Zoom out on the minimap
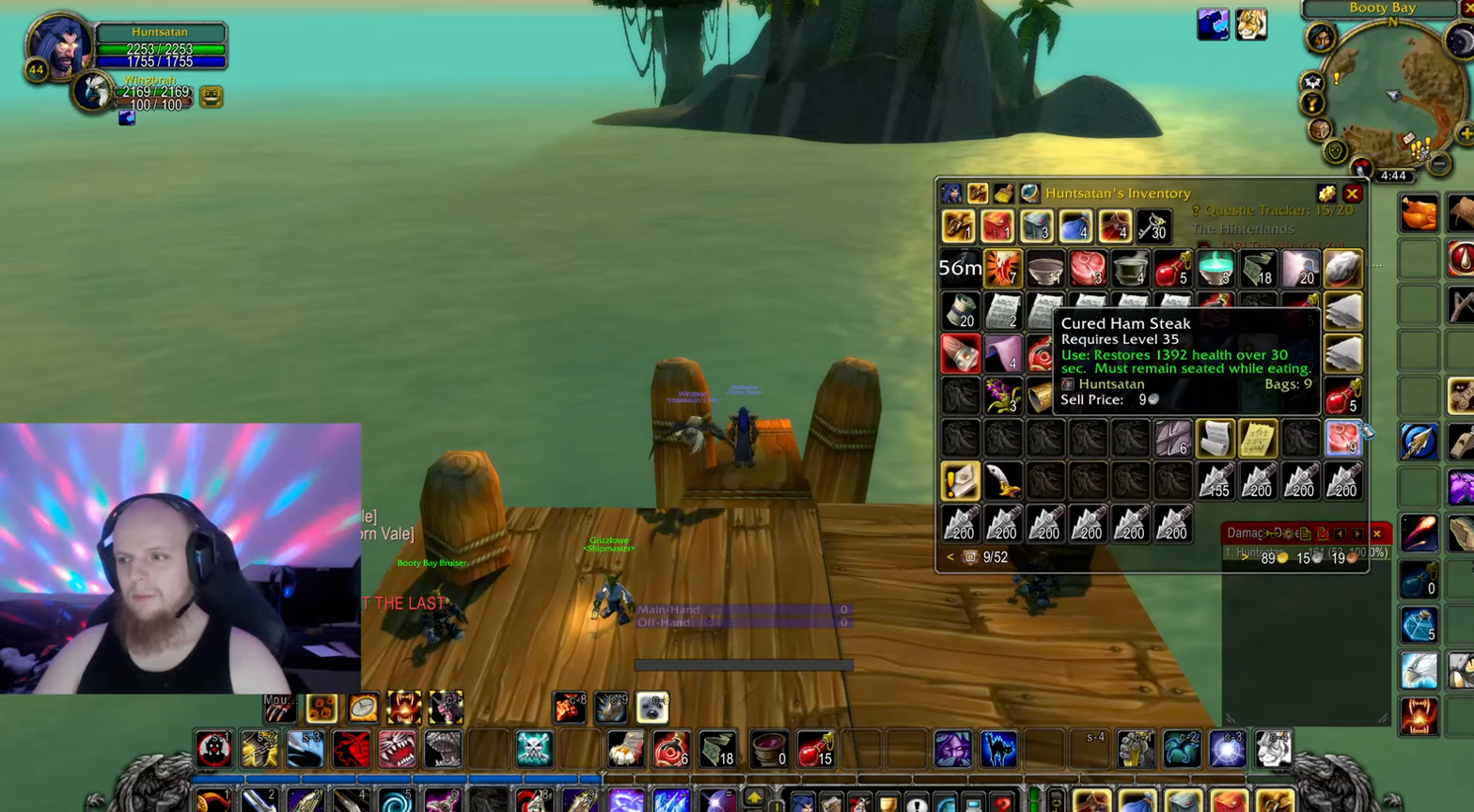The image size is (1474, 812). pyautogui.click(x=1438, y=164)
